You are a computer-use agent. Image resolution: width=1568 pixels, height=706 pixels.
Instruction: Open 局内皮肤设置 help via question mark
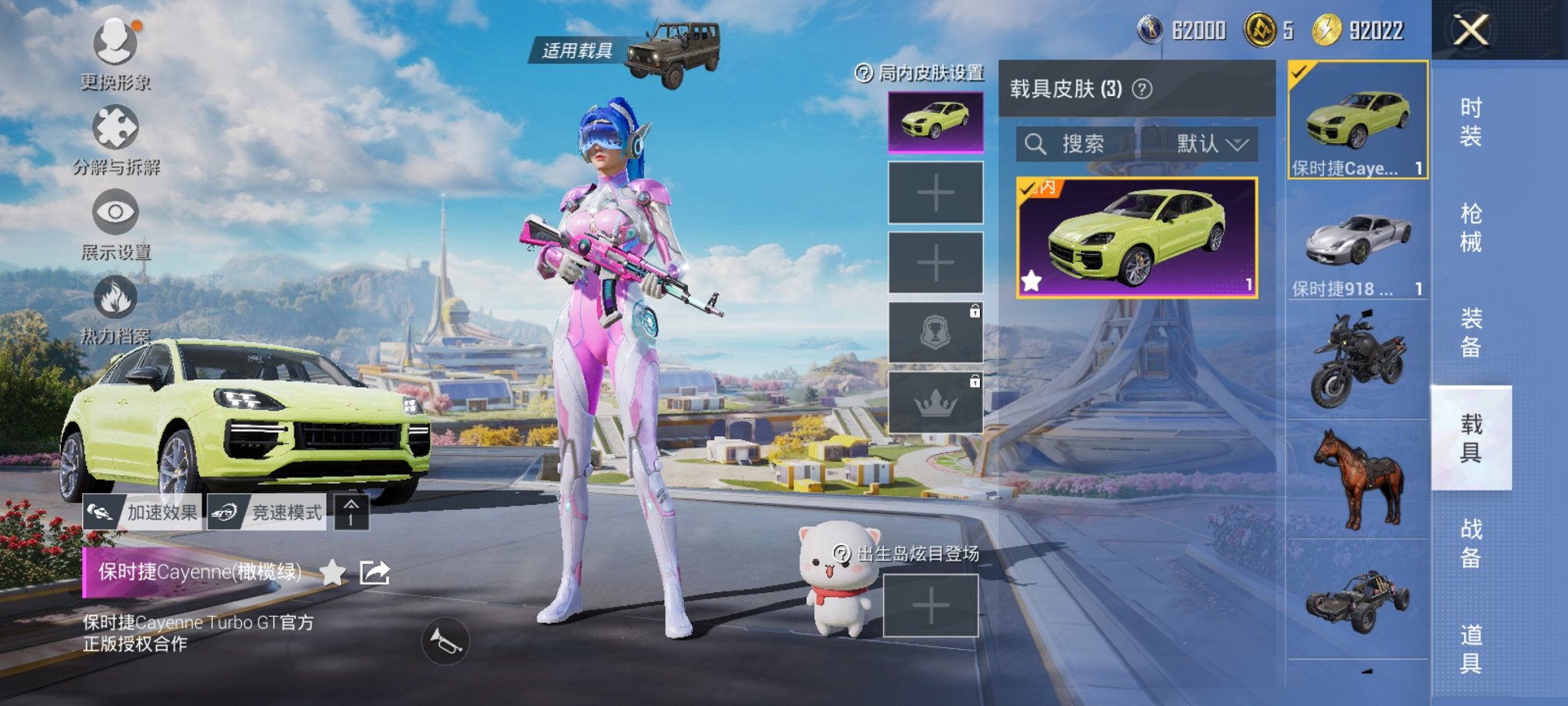(x=865, y=74)
